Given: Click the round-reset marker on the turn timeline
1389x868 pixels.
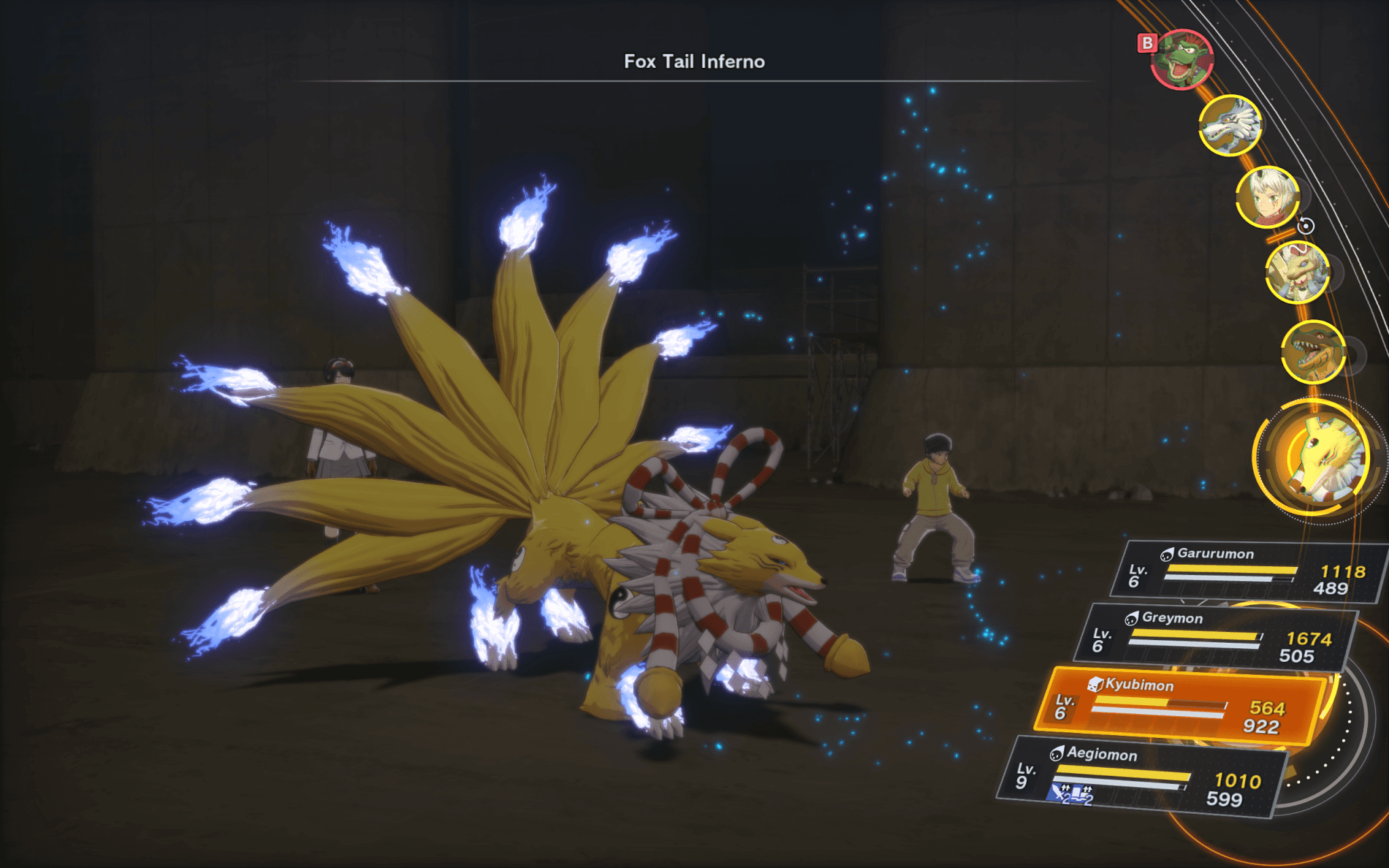Looking at the screenshot, I should tap(1306, 226).
